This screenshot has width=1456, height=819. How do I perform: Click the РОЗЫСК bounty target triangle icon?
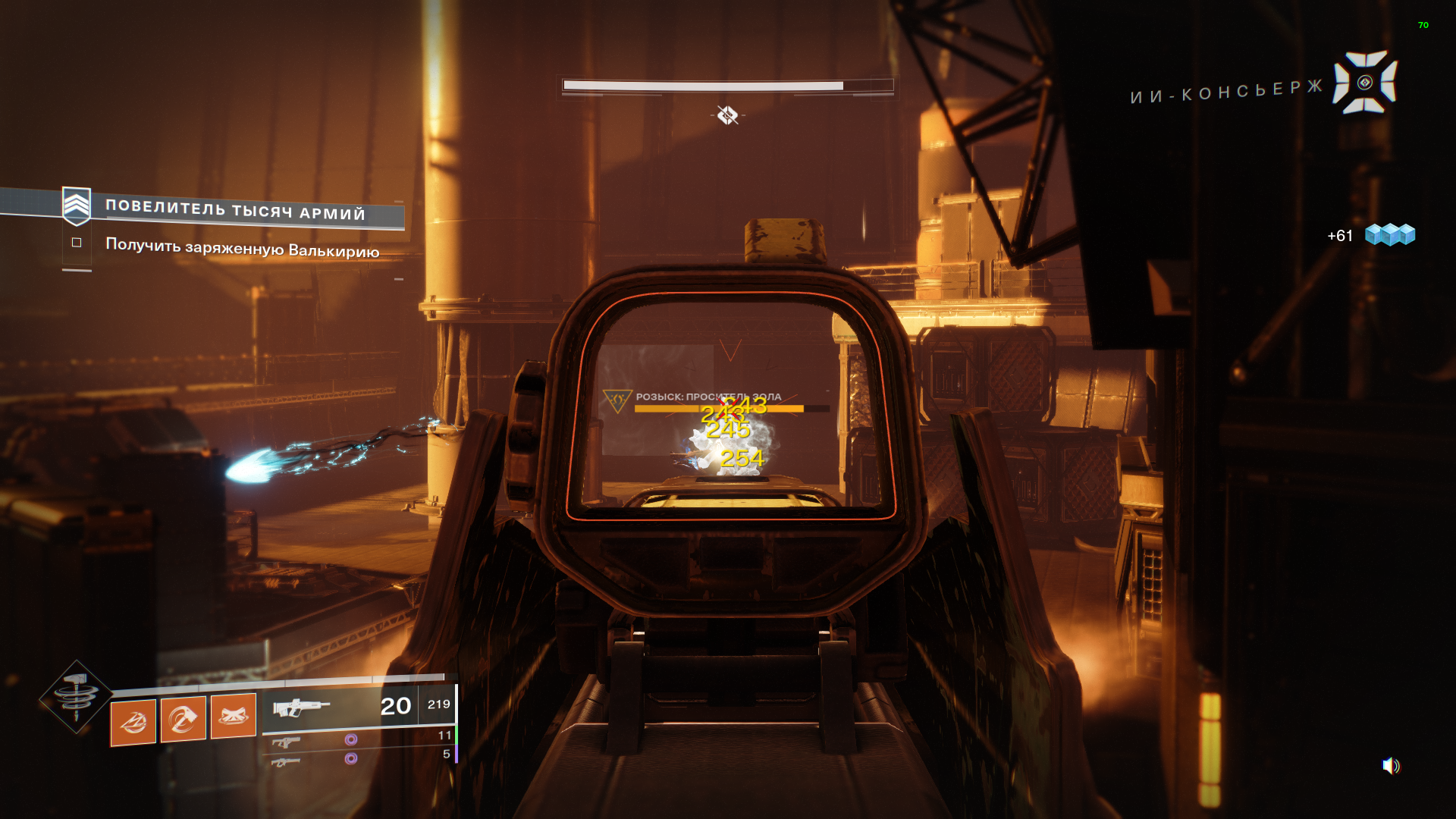(617, 400)
